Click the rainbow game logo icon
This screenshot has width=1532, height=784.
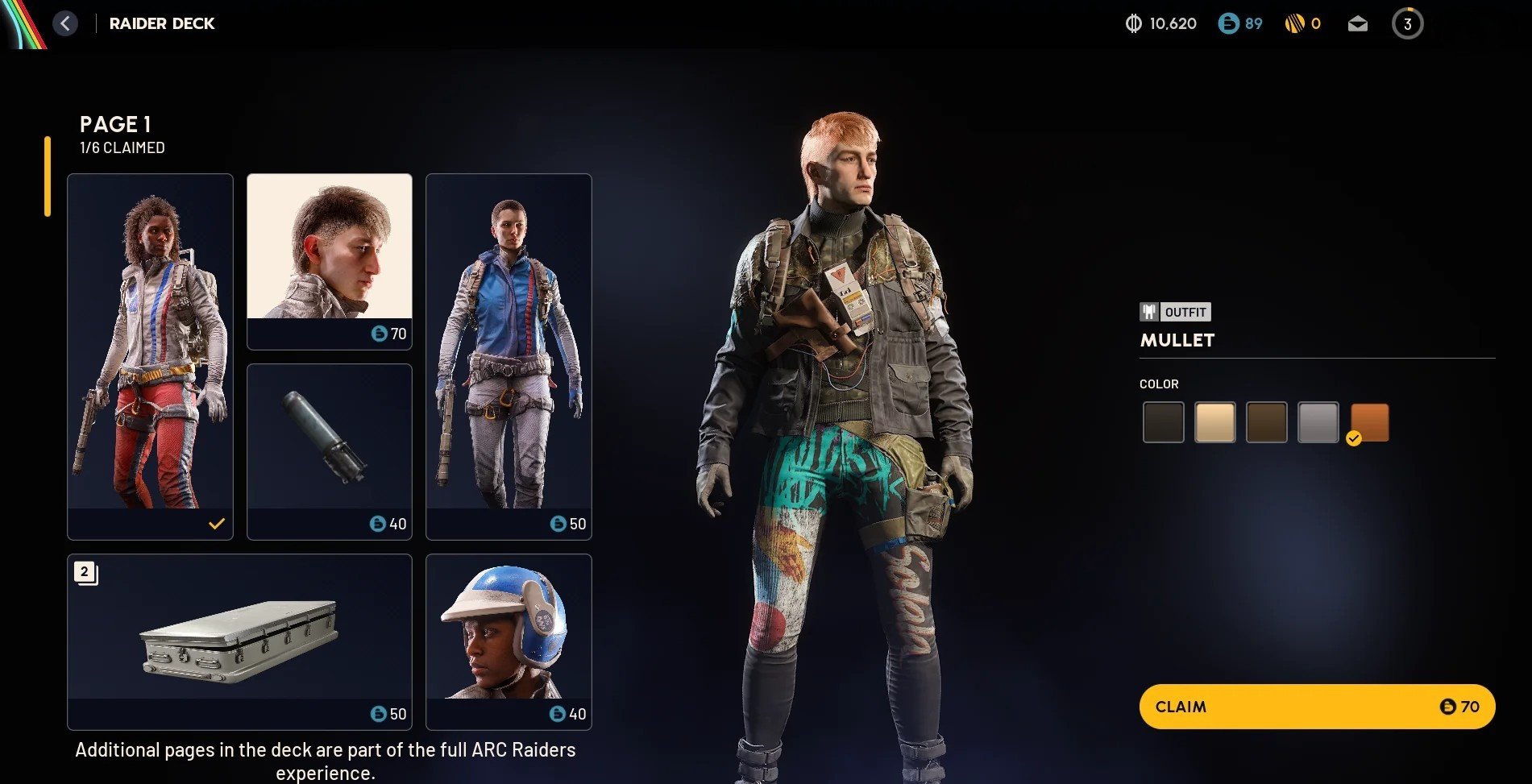[18, 23]
